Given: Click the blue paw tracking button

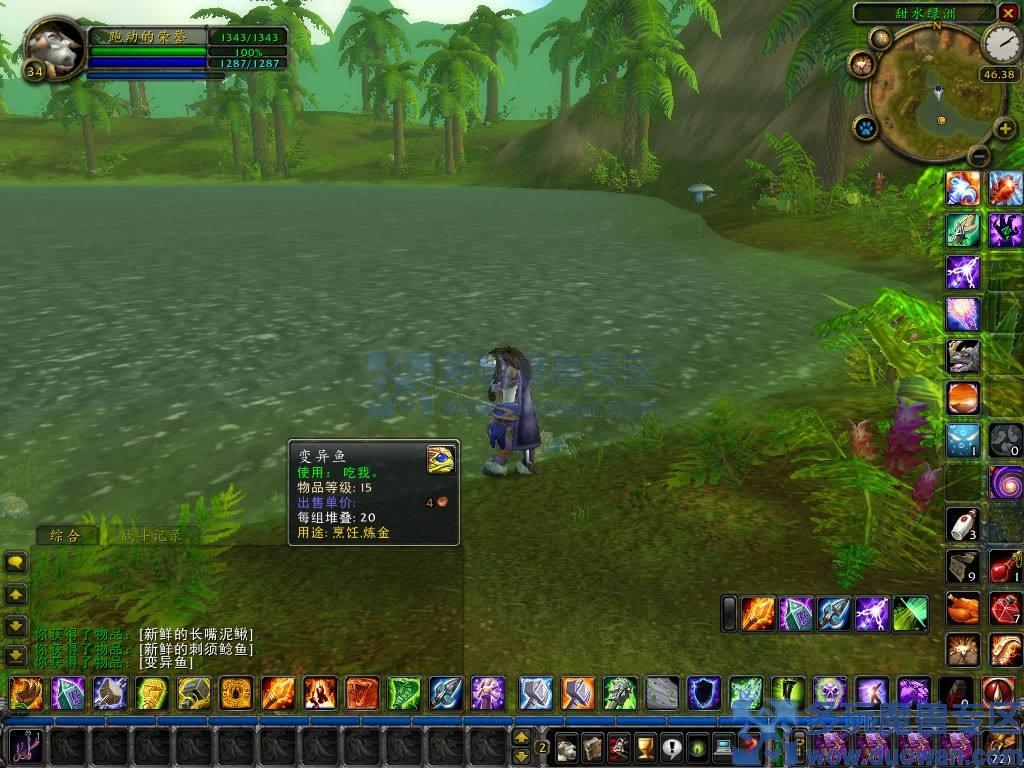Looking at the screenshot, I should point(865,128).
